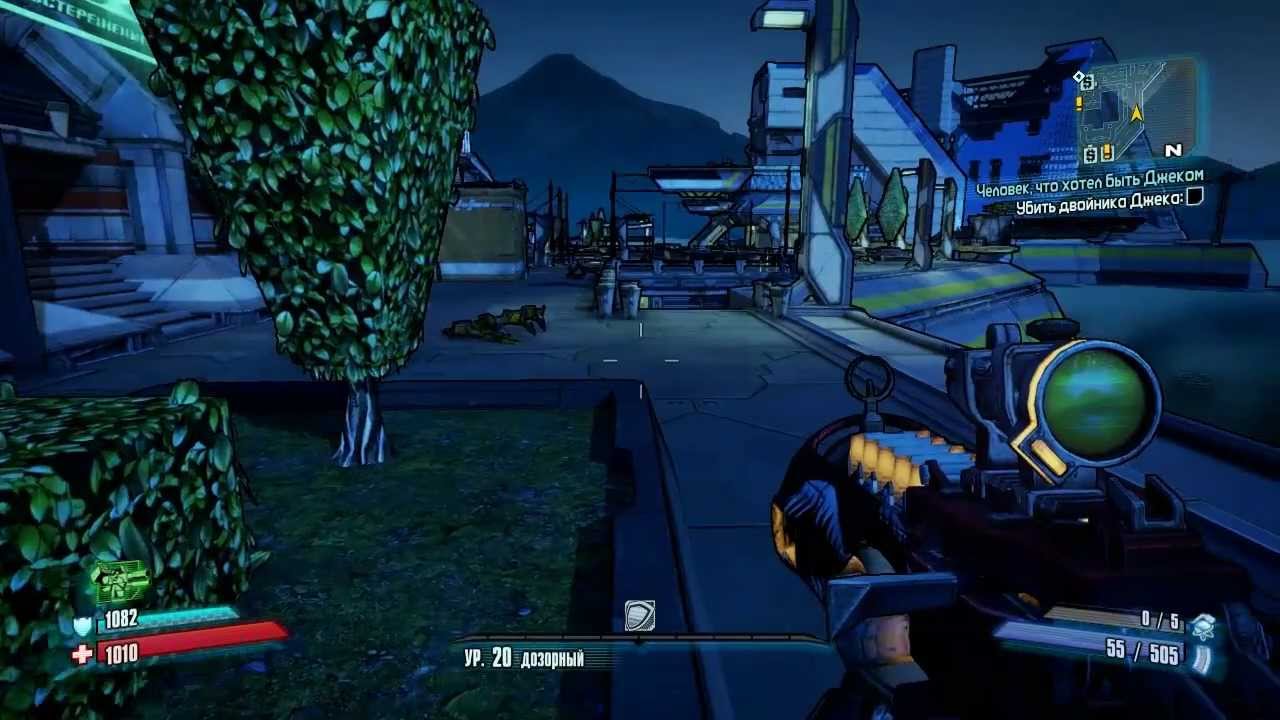Click the N compass indicator on the minimap
Viewport: 1280px width, 720px height.
[1173, 150]
